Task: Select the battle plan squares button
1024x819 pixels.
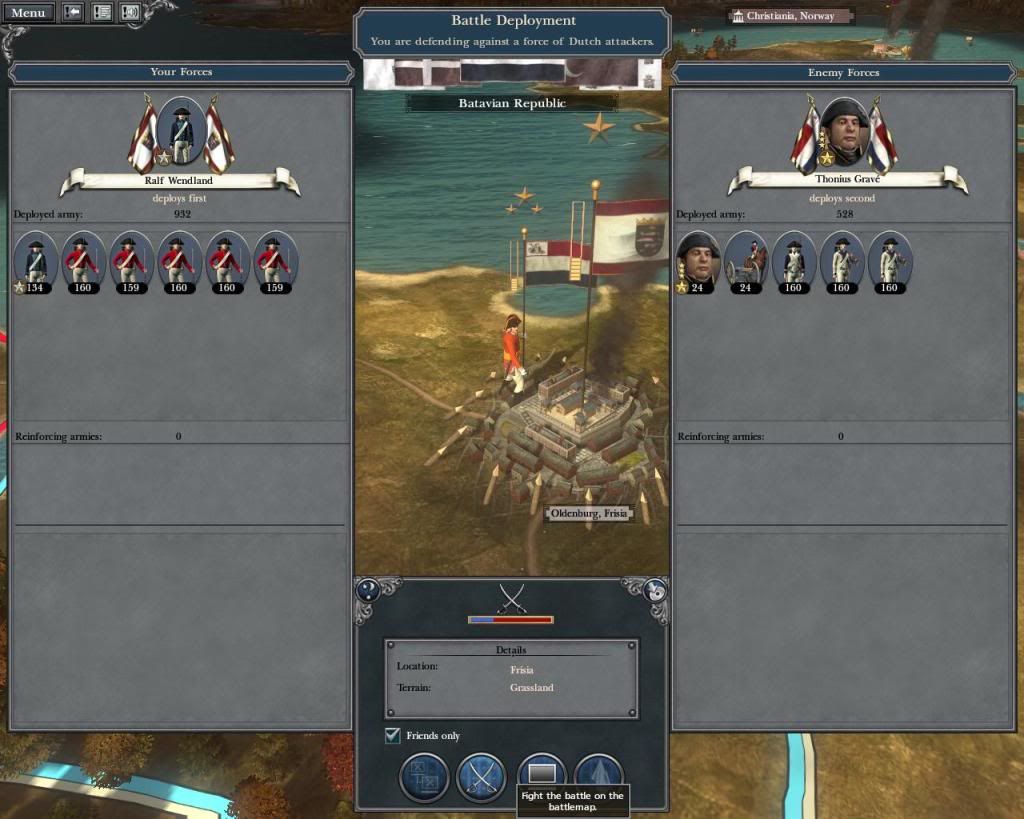Action: coord(424,778)
